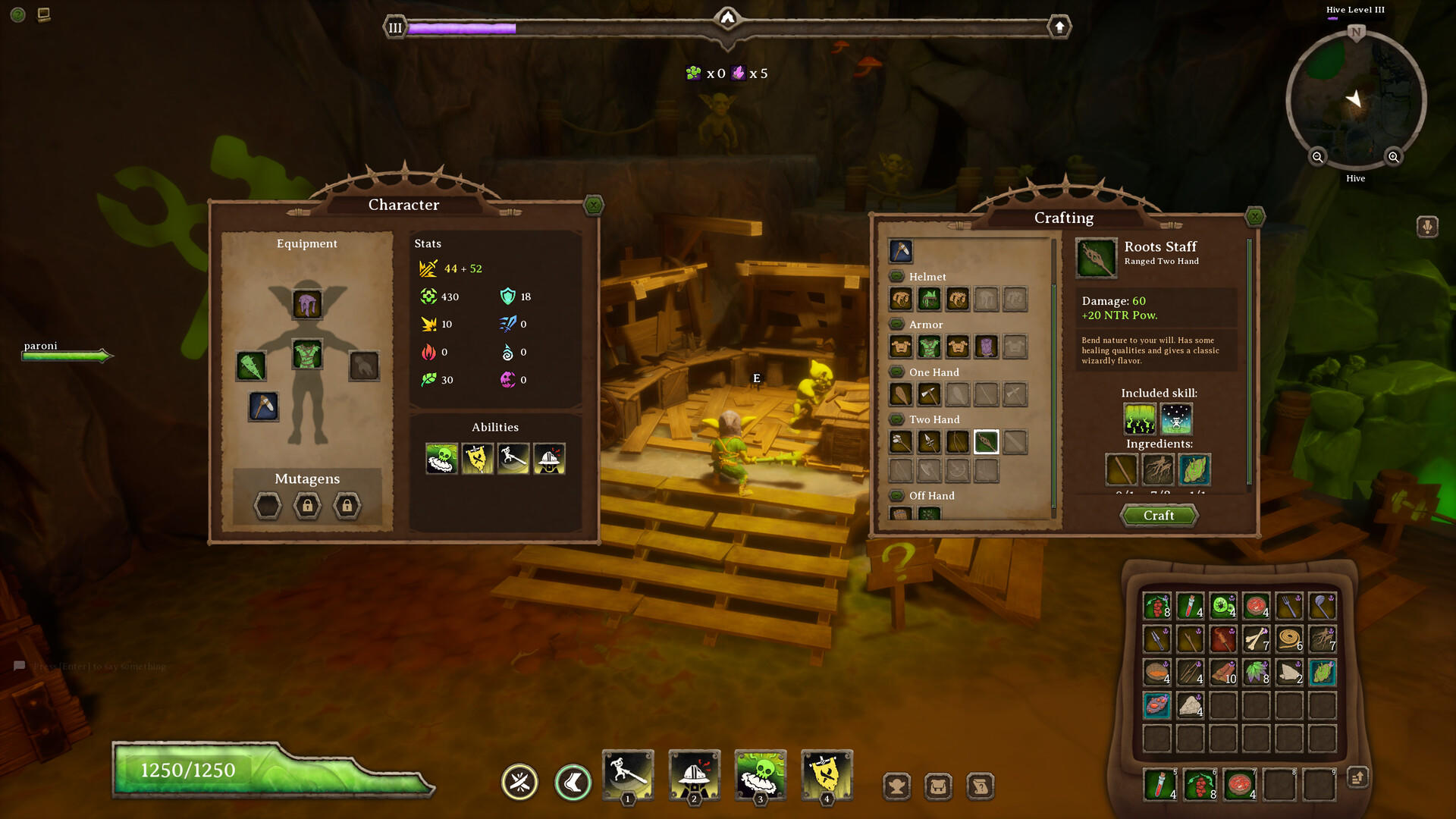Activate the yellow banner ability on hotbar
Viewport: 1456px width, 819px height.
827,775
